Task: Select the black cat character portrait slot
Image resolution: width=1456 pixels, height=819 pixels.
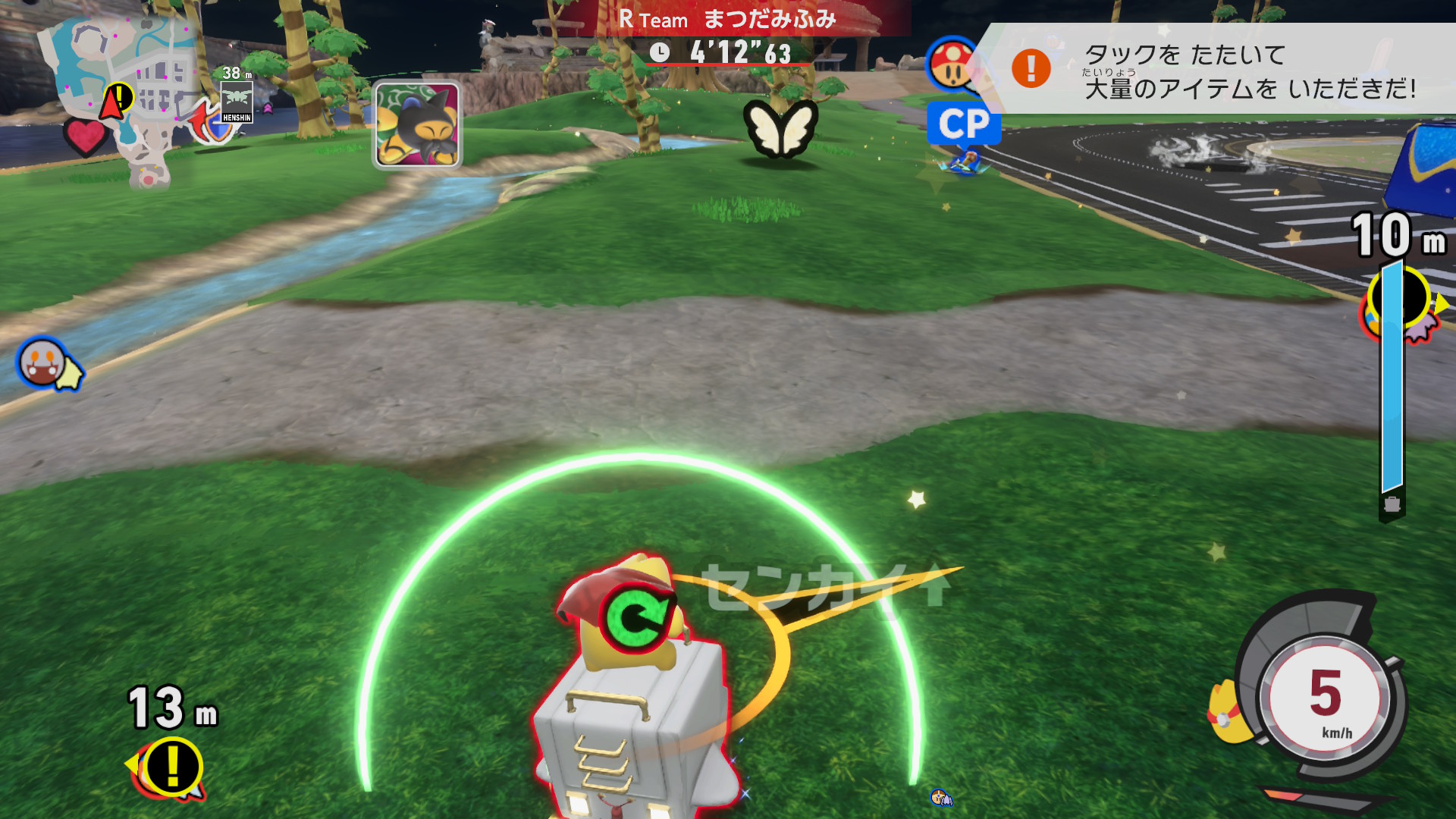Action: point(417,125)
